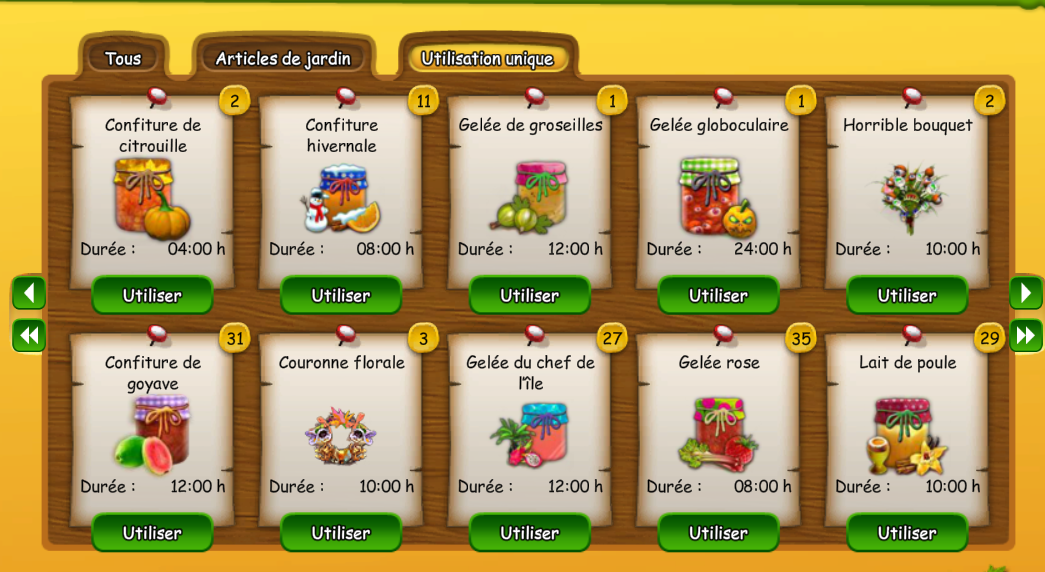1045x572 pixels.
Task: Select the Couronne florale wreath picture
Action: click(x=341, y=435)
